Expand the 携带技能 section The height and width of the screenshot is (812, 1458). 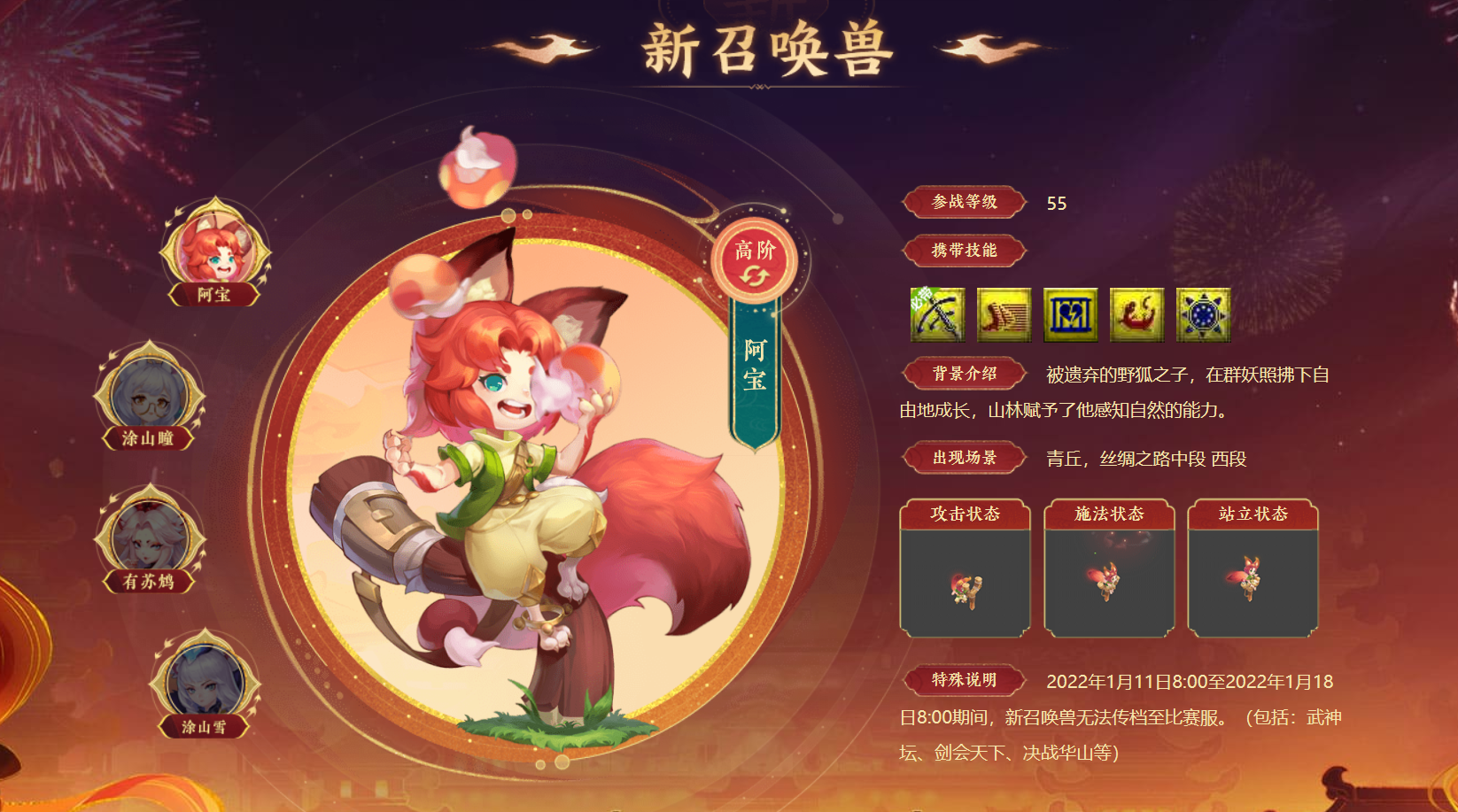[964, 251]
